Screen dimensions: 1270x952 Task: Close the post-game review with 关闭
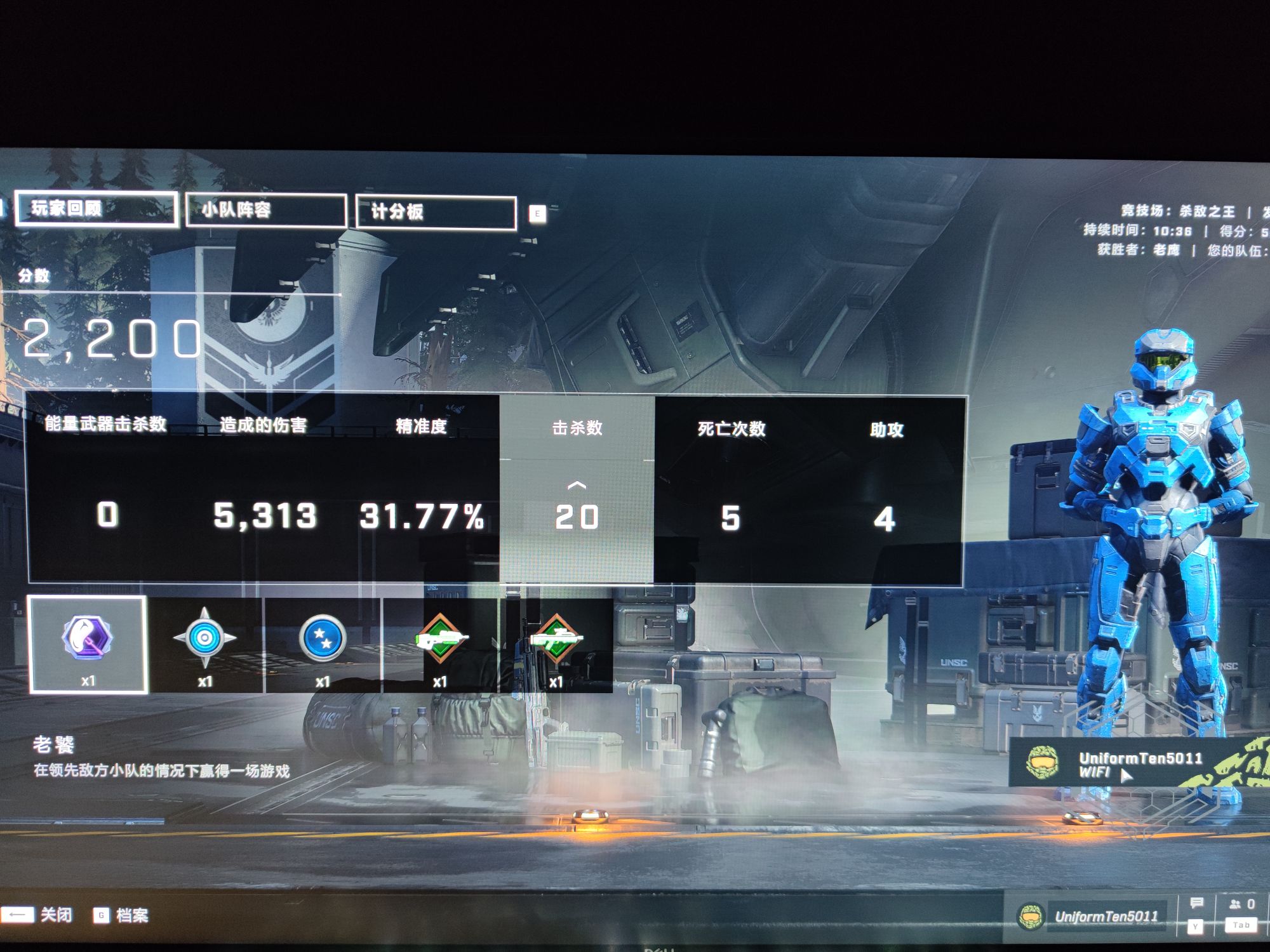pos(39,915)
